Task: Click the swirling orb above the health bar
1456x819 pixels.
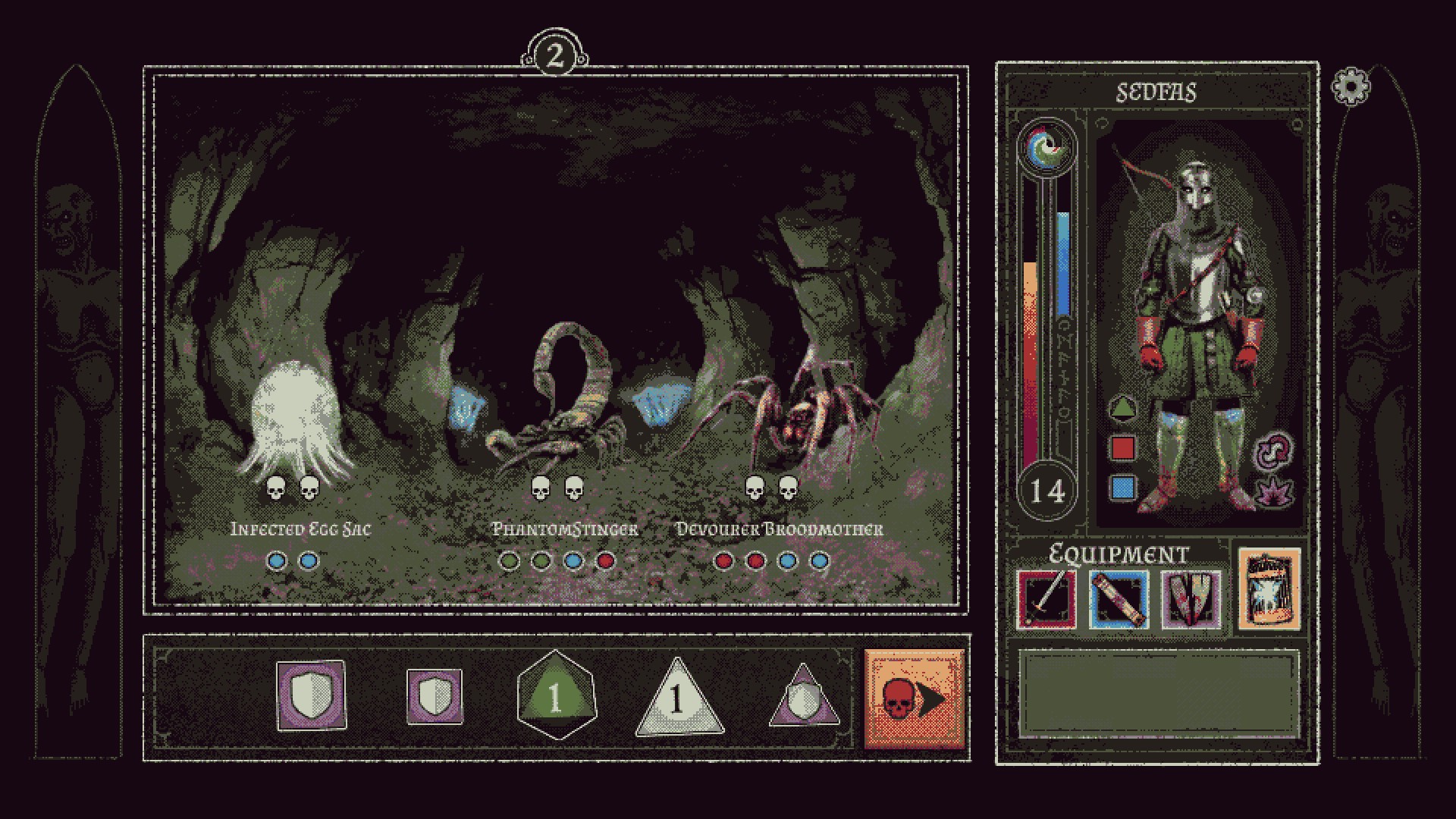Action: (x=1047, y=147)
